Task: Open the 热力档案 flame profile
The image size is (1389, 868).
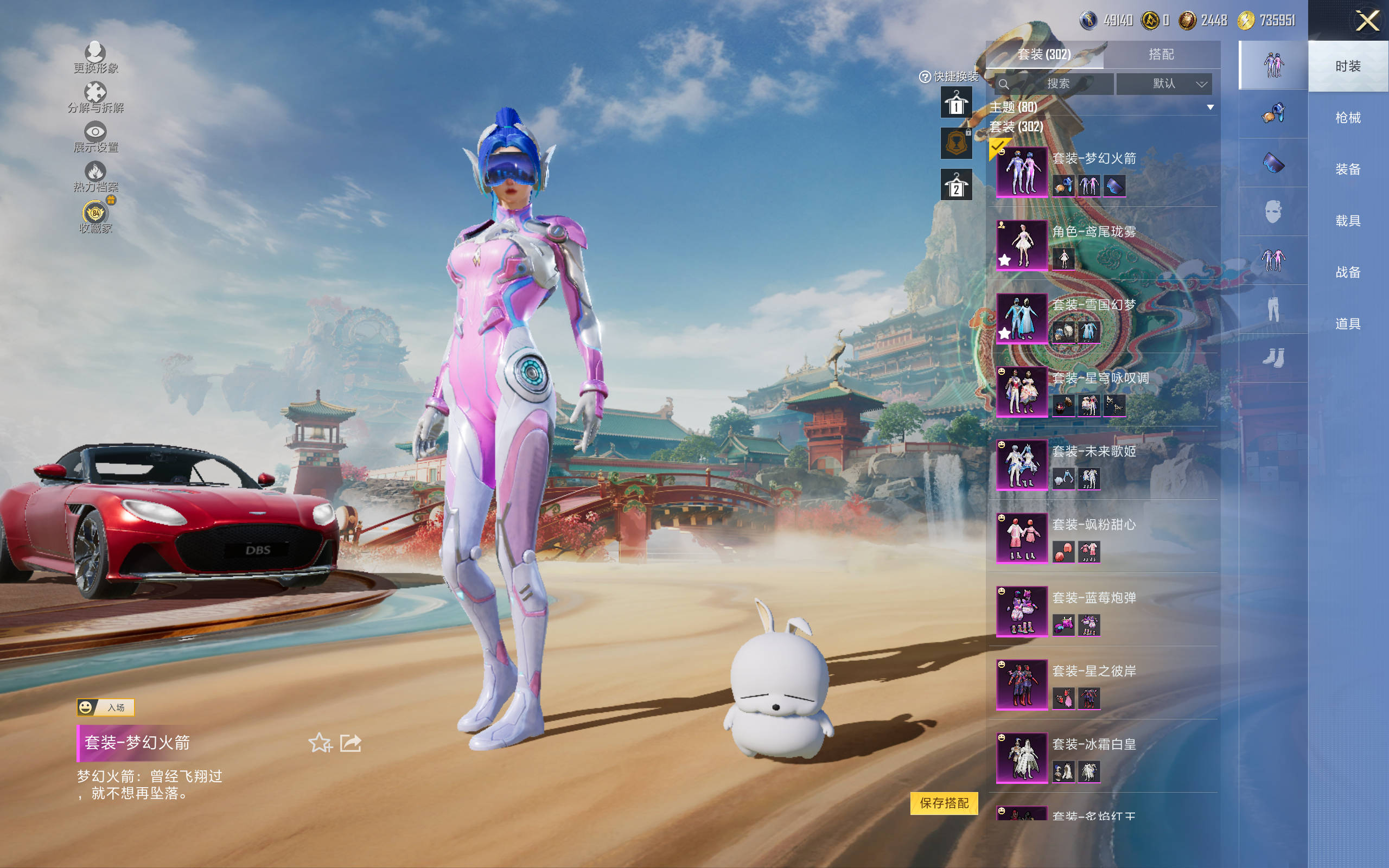Action: tap(95, 176)
